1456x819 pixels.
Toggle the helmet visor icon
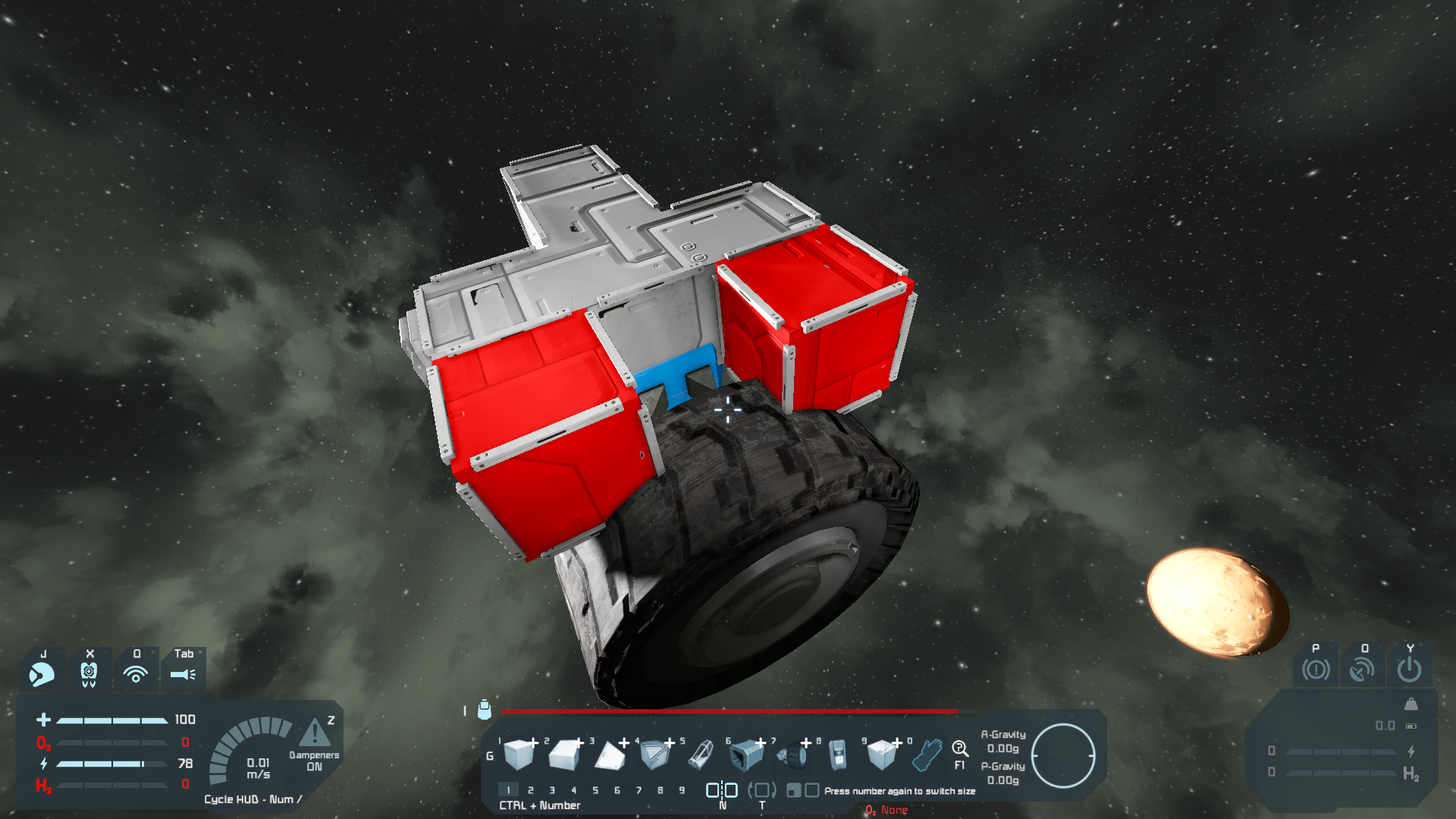pyautogui.click(x=42, y=674)
